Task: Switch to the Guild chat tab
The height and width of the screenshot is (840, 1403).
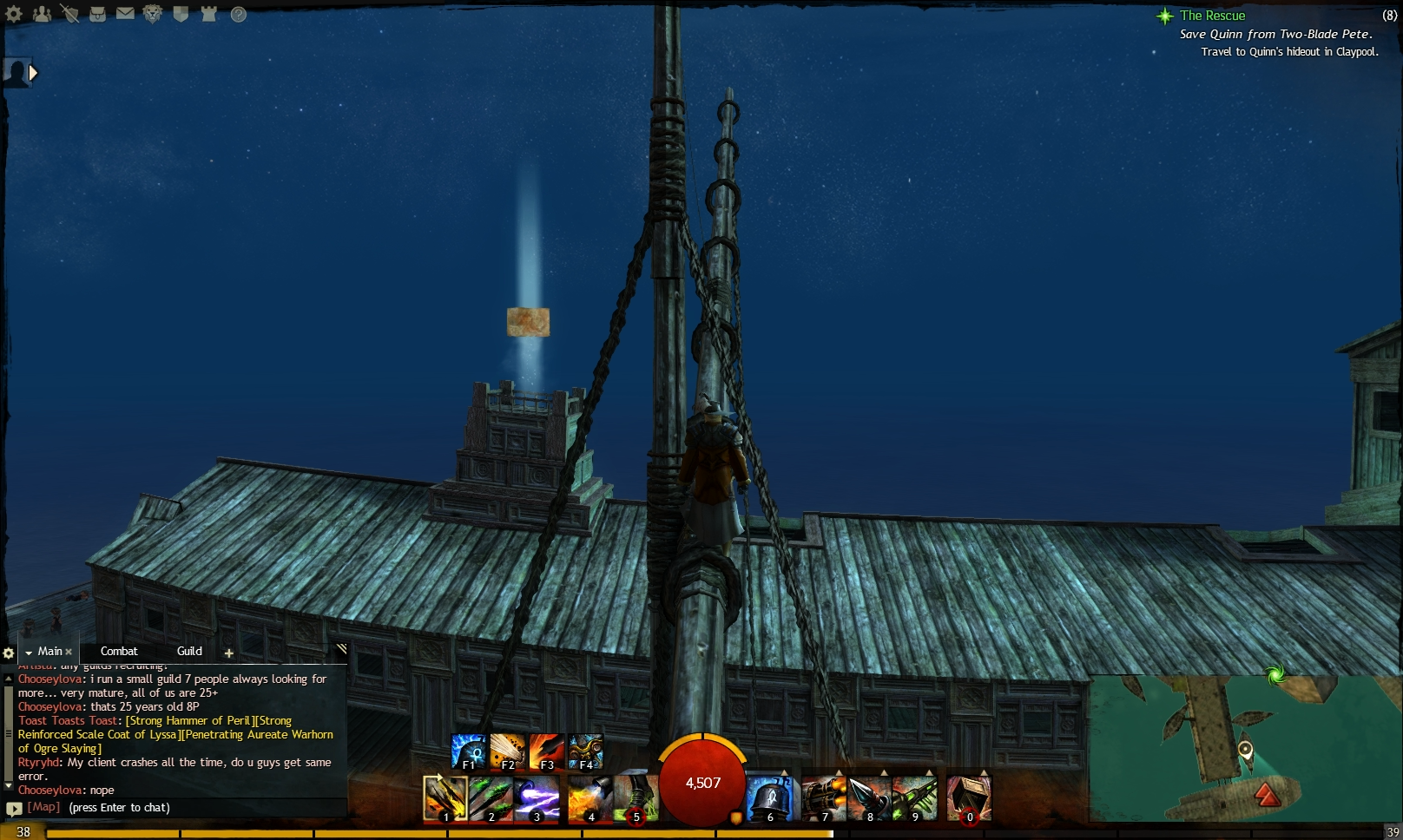Action: coord(188,652)
